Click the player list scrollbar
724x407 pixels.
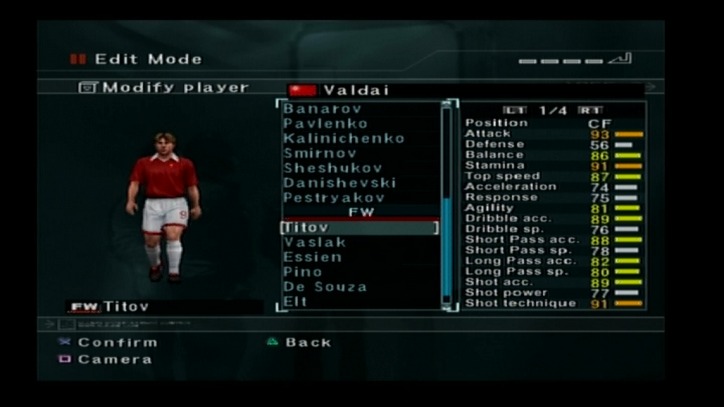[446, 205]
